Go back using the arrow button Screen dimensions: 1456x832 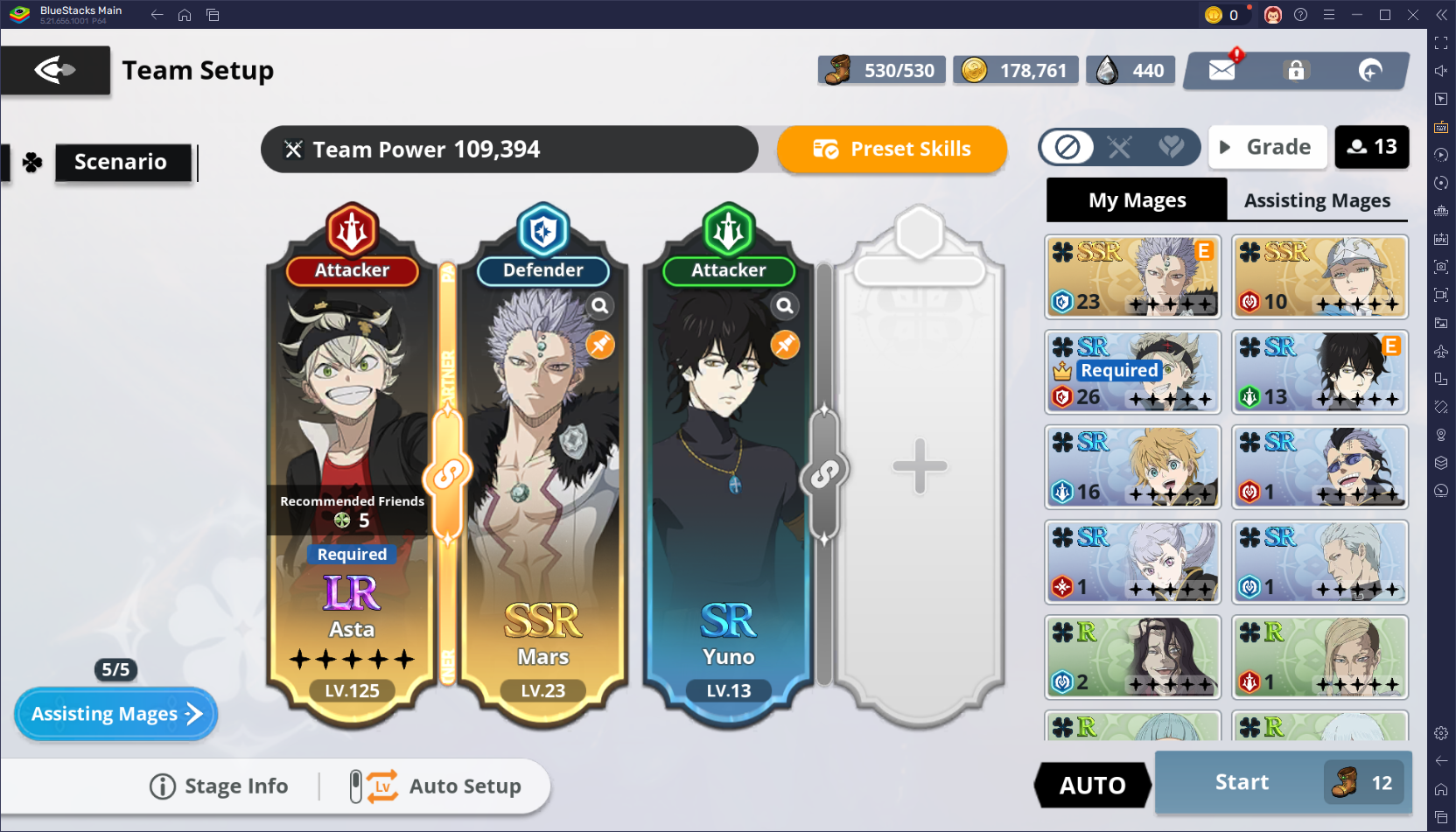tap(55, 70)
